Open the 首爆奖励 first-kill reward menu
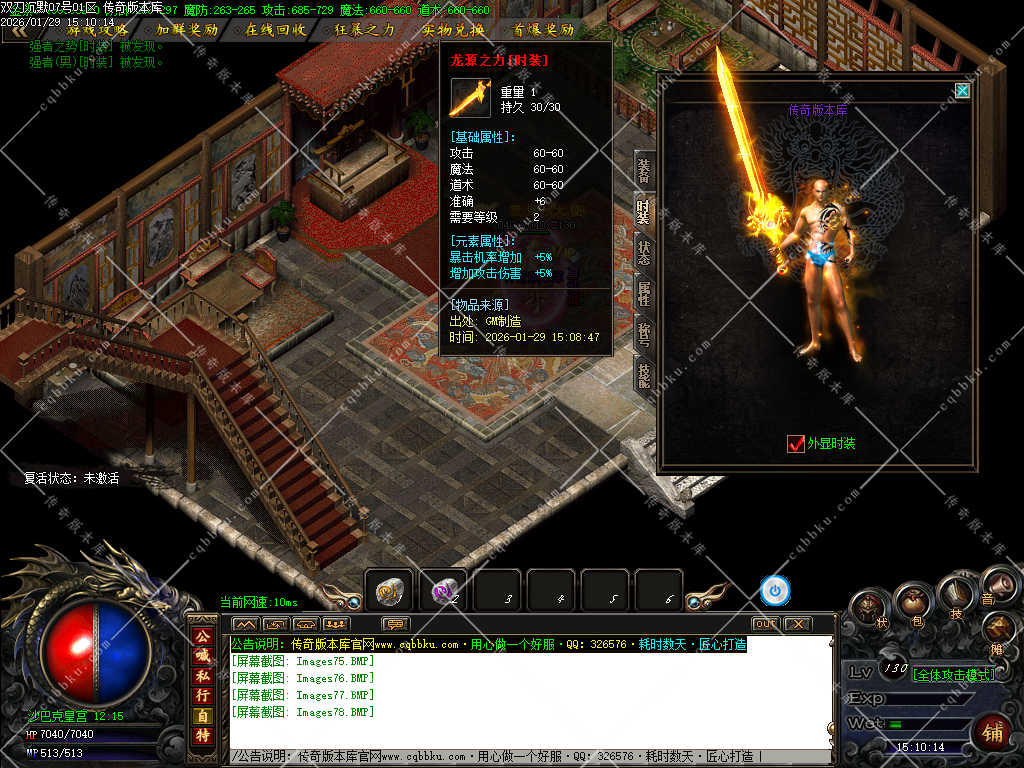Image resolution: width=1024 pixels, height=768 pixels. (543, 30)
